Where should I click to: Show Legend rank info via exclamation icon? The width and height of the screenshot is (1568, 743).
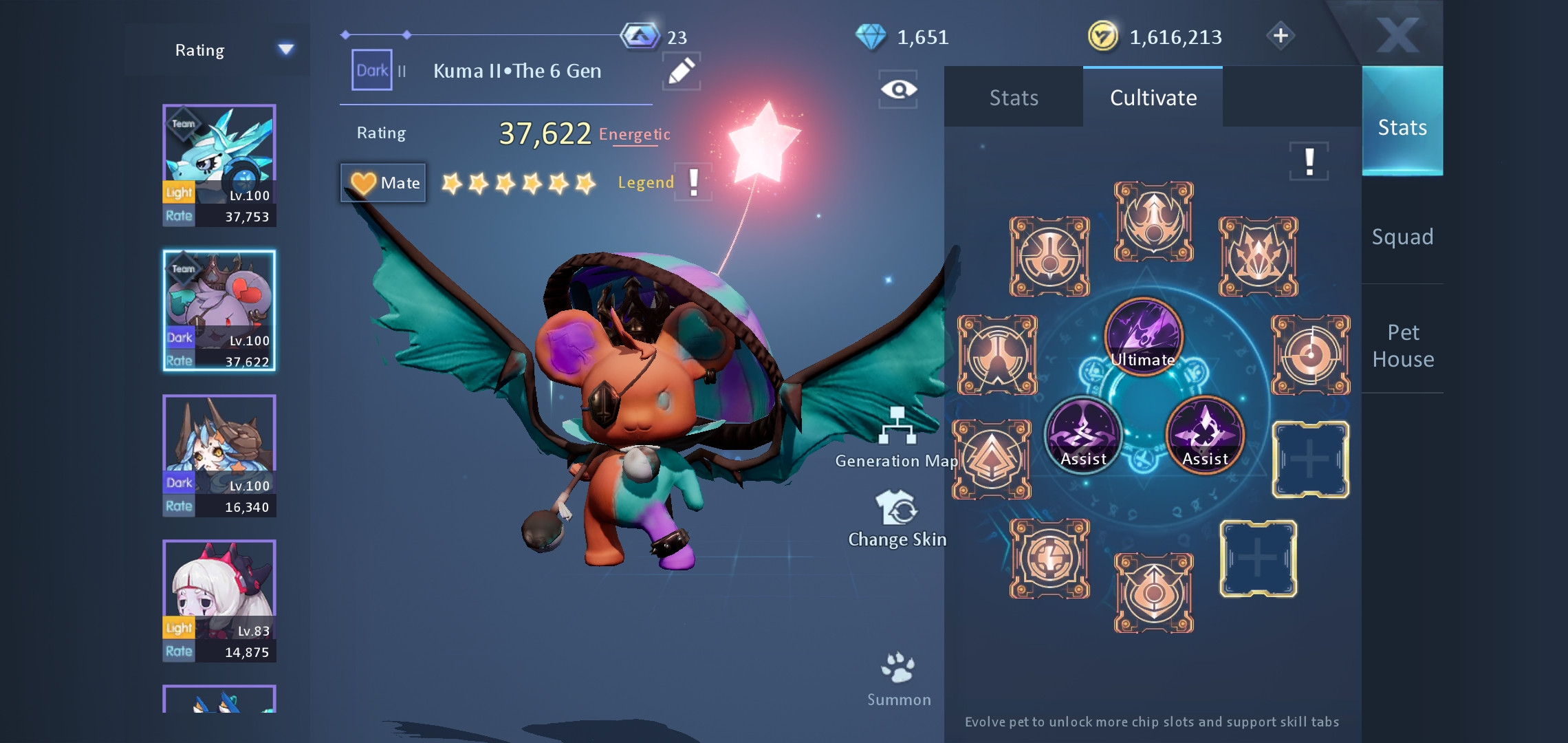coord(694,182)
